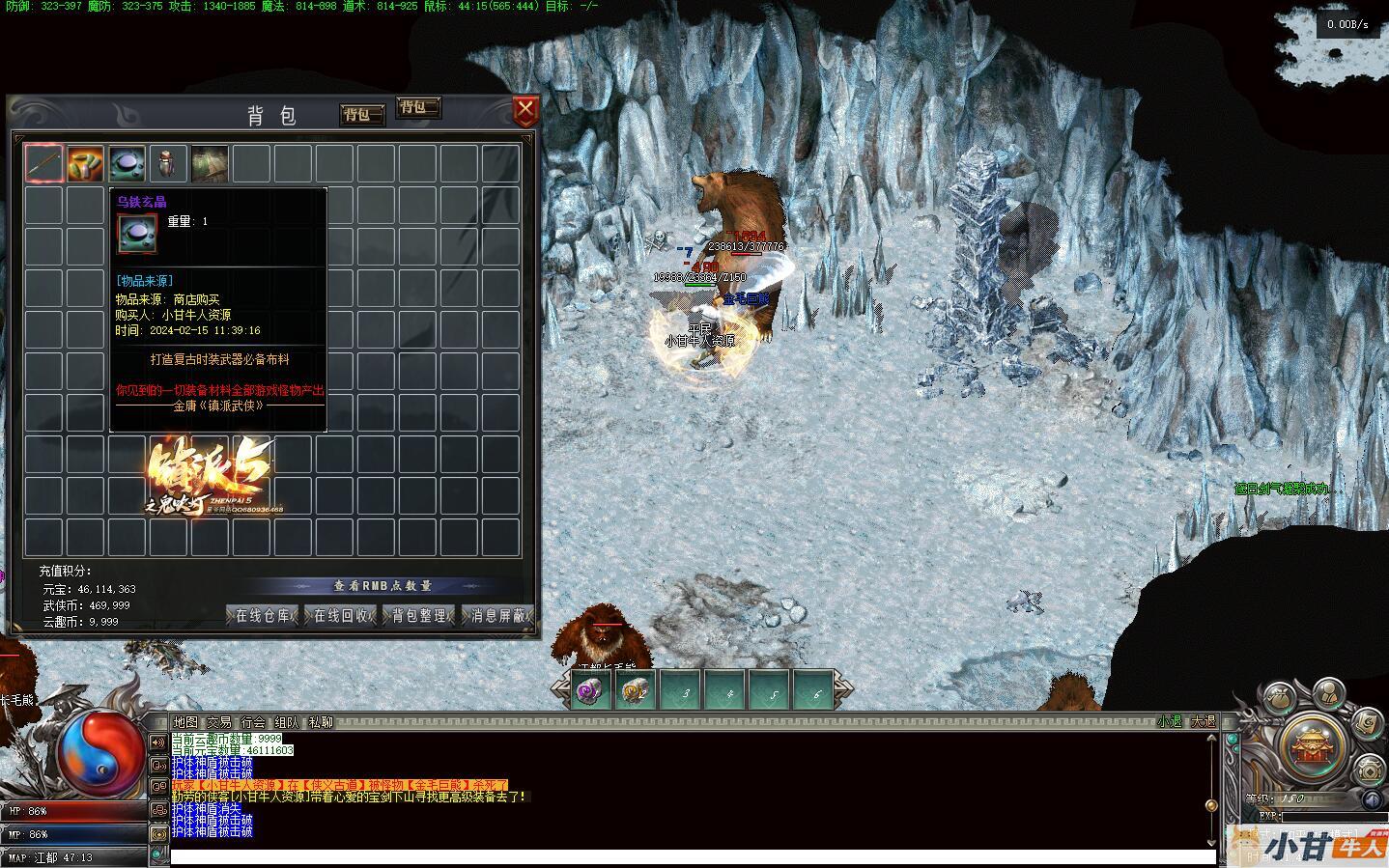Use the first hotbar slot item
The image size is (1389, 868).
(x=591, y=691)
